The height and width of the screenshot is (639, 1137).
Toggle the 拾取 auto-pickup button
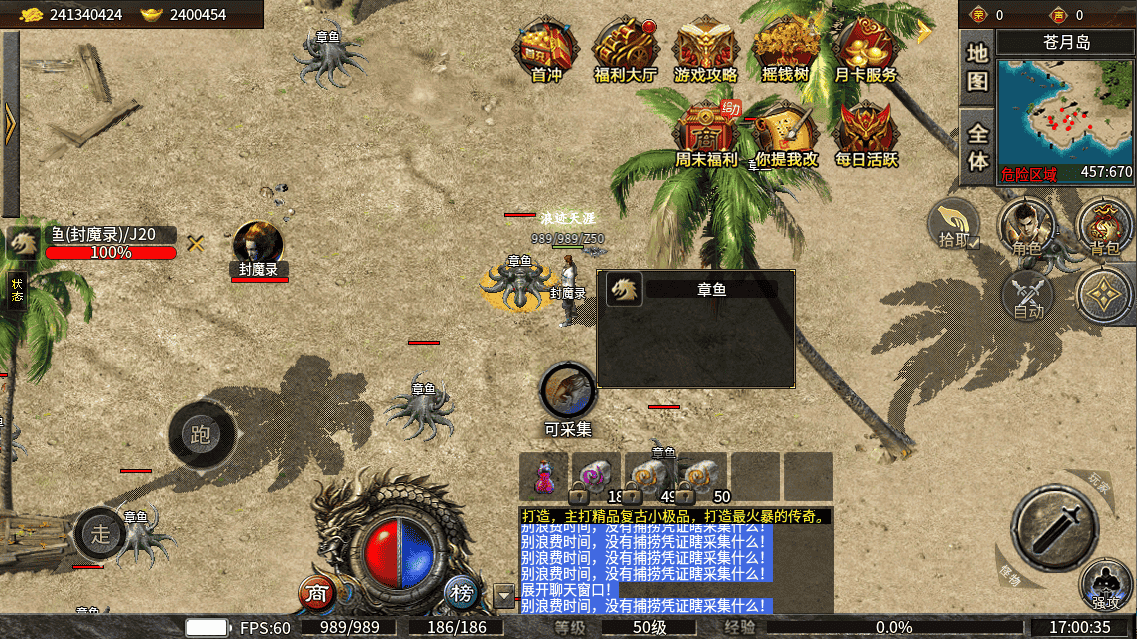pyautogui.click(x=954, y=223)
